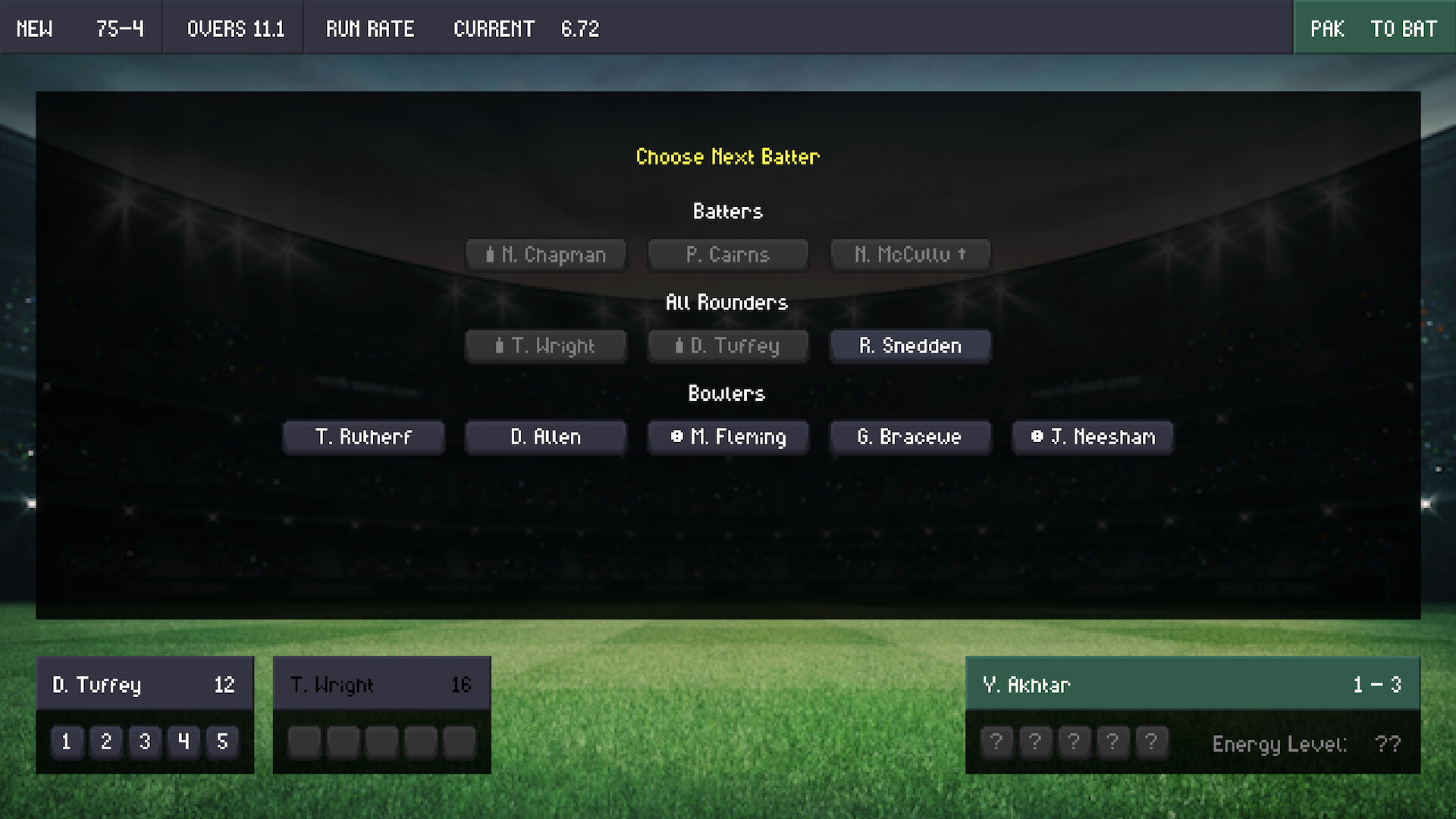This screenshot has height=819, width=1456.
Task: Expand details for batter P. Cairns
Action: pos(727,255)
